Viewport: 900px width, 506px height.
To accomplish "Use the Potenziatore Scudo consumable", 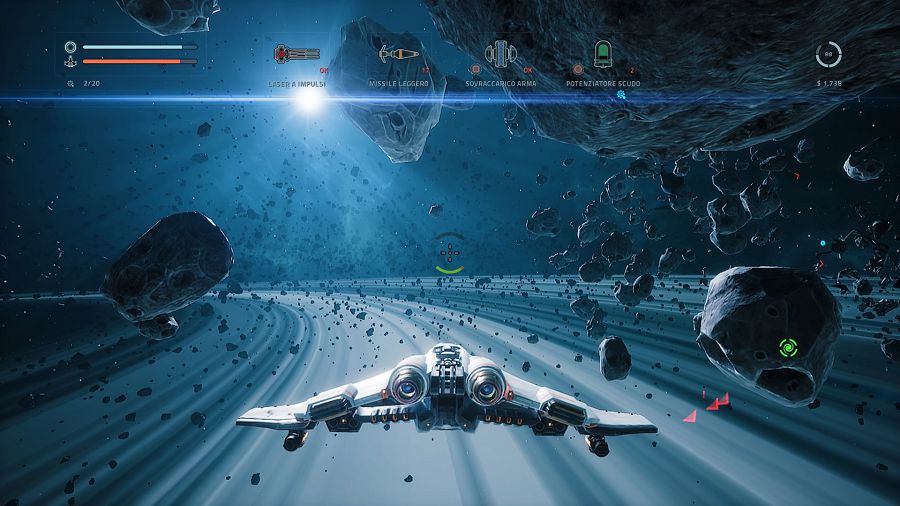I will (x=602, y=53).
